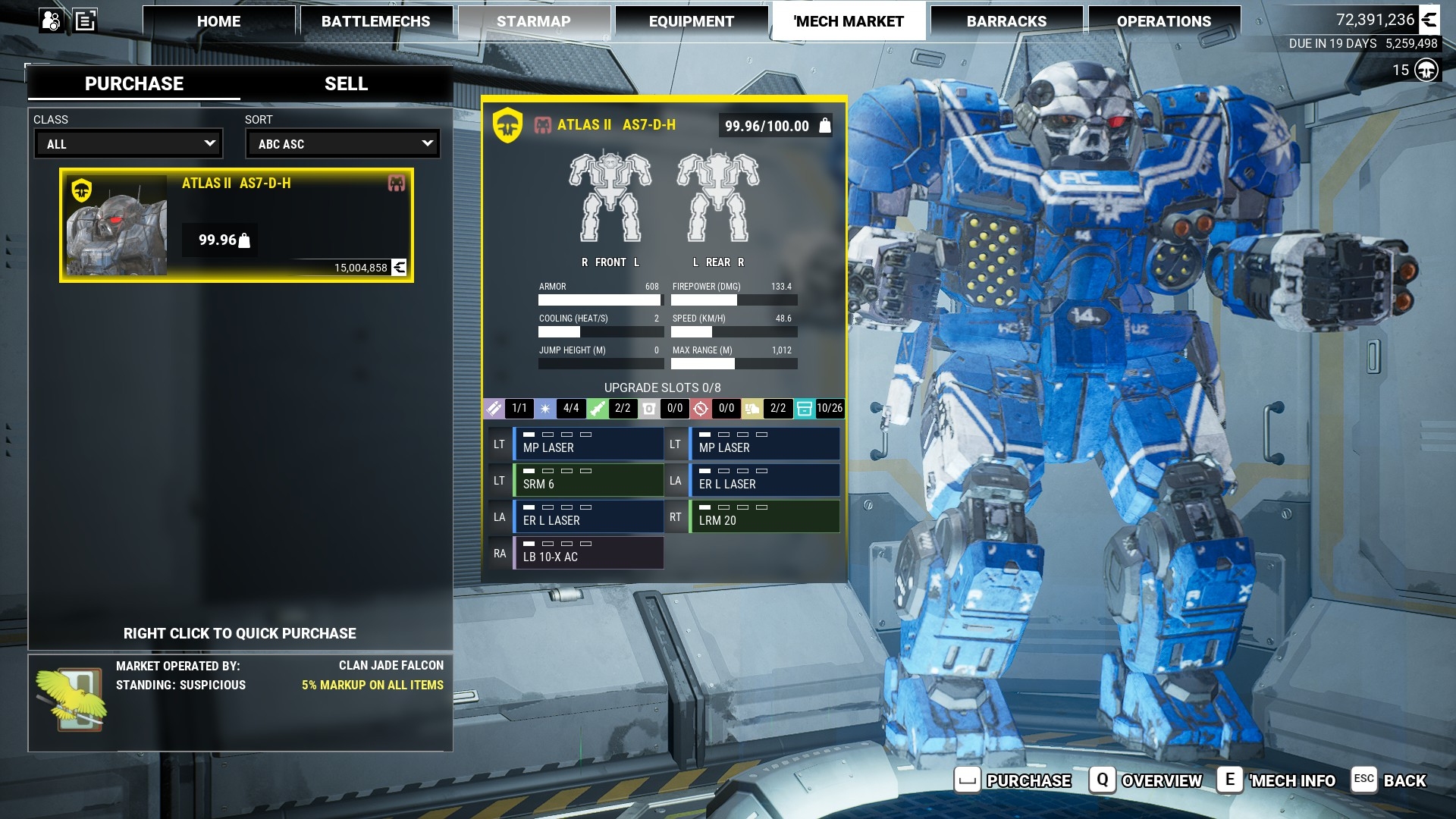1456x819 pixels.
Task: Show the Overview panel
Action: (1147, 780)
